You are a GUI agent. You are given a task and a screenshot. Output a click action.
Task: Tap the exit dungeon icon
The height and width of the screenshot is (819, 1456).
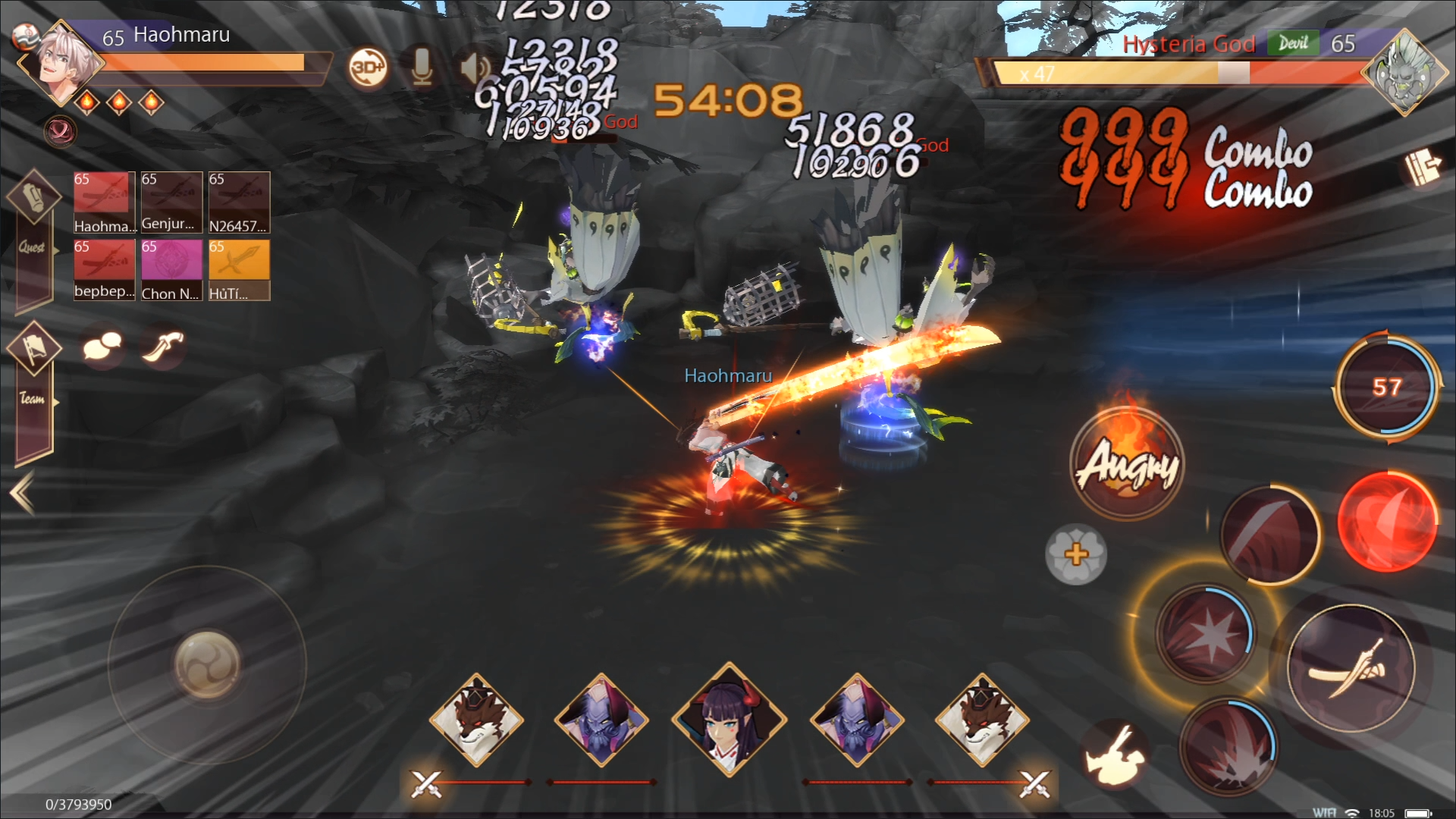1423,168
